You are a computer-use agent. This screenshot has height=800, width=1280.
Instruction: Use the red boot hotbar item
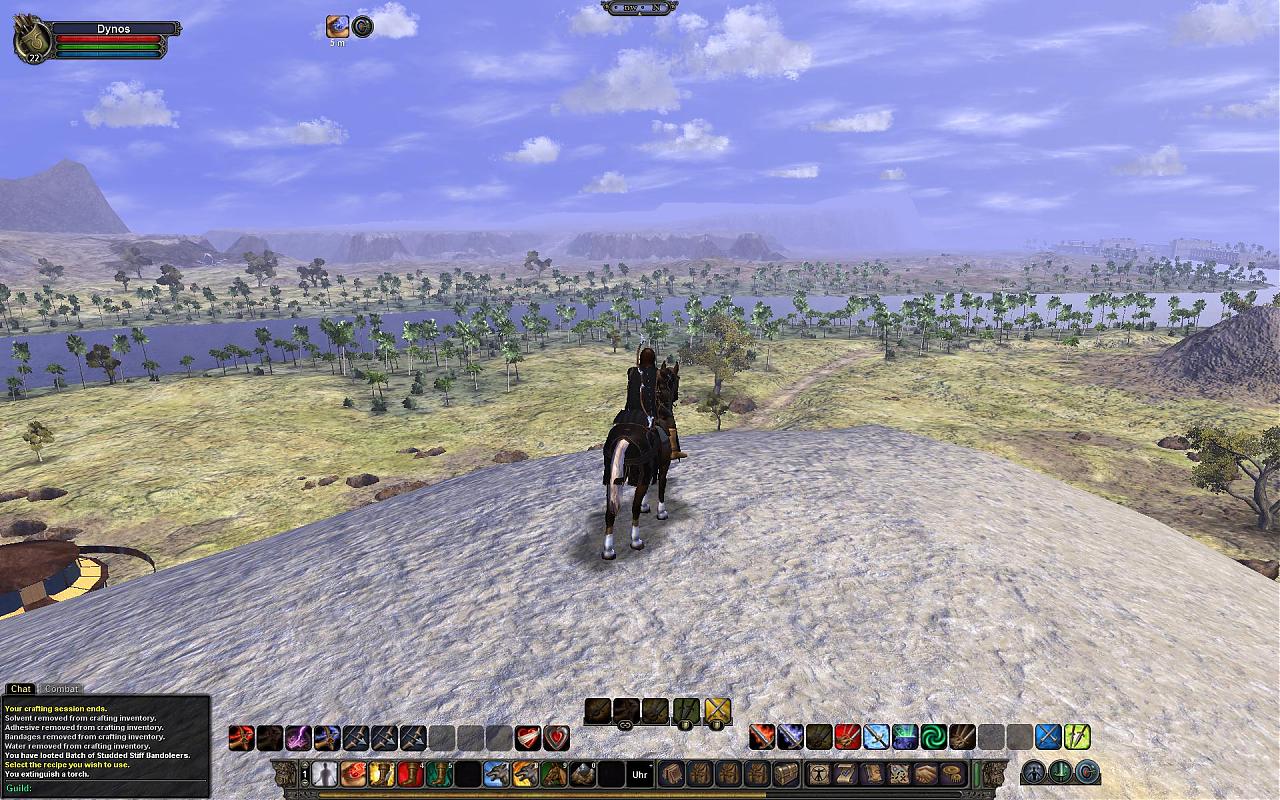410,774
